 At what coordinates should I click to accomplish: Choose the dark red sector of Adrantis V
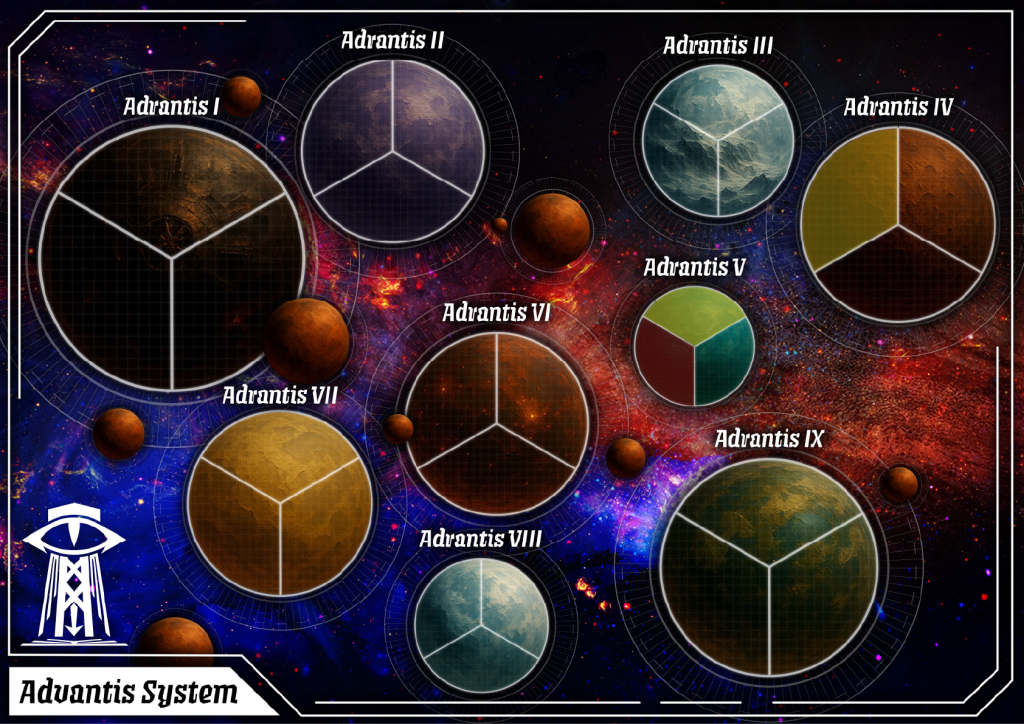(x=664, y=360)
